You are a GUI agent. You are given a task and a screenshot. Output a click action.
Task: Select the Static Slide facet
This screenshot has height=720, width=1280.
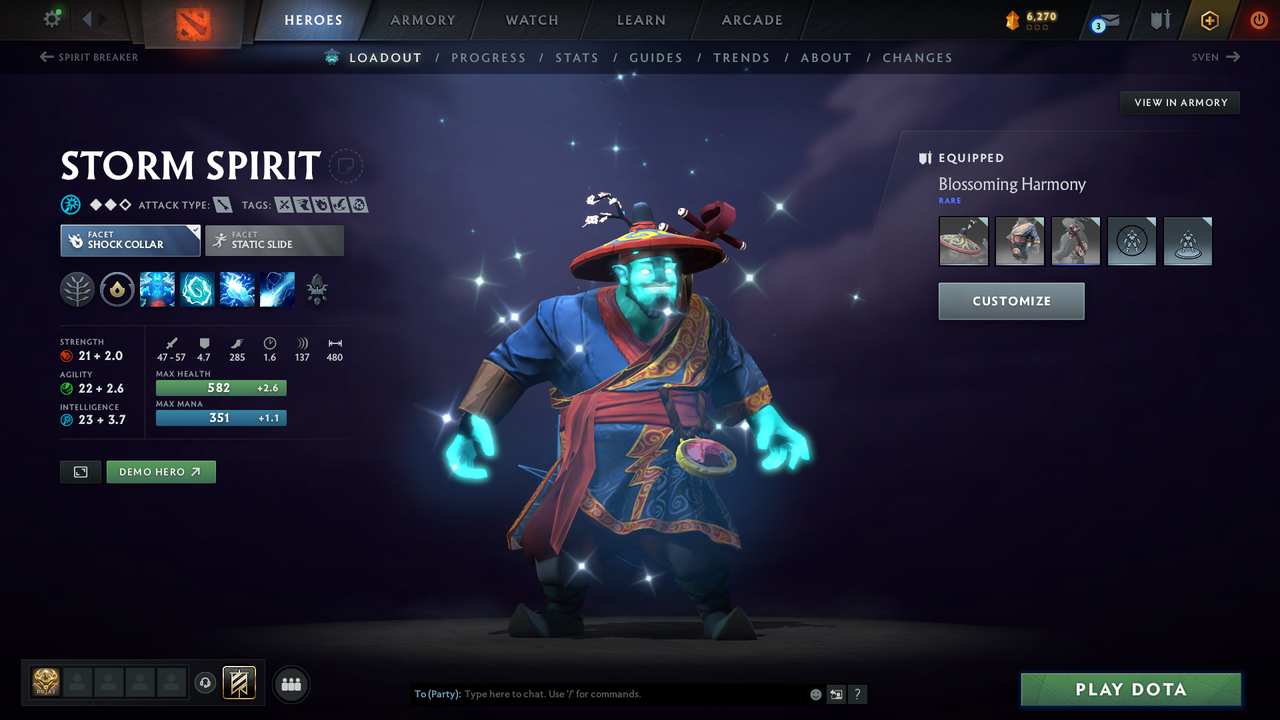(274, 240)
